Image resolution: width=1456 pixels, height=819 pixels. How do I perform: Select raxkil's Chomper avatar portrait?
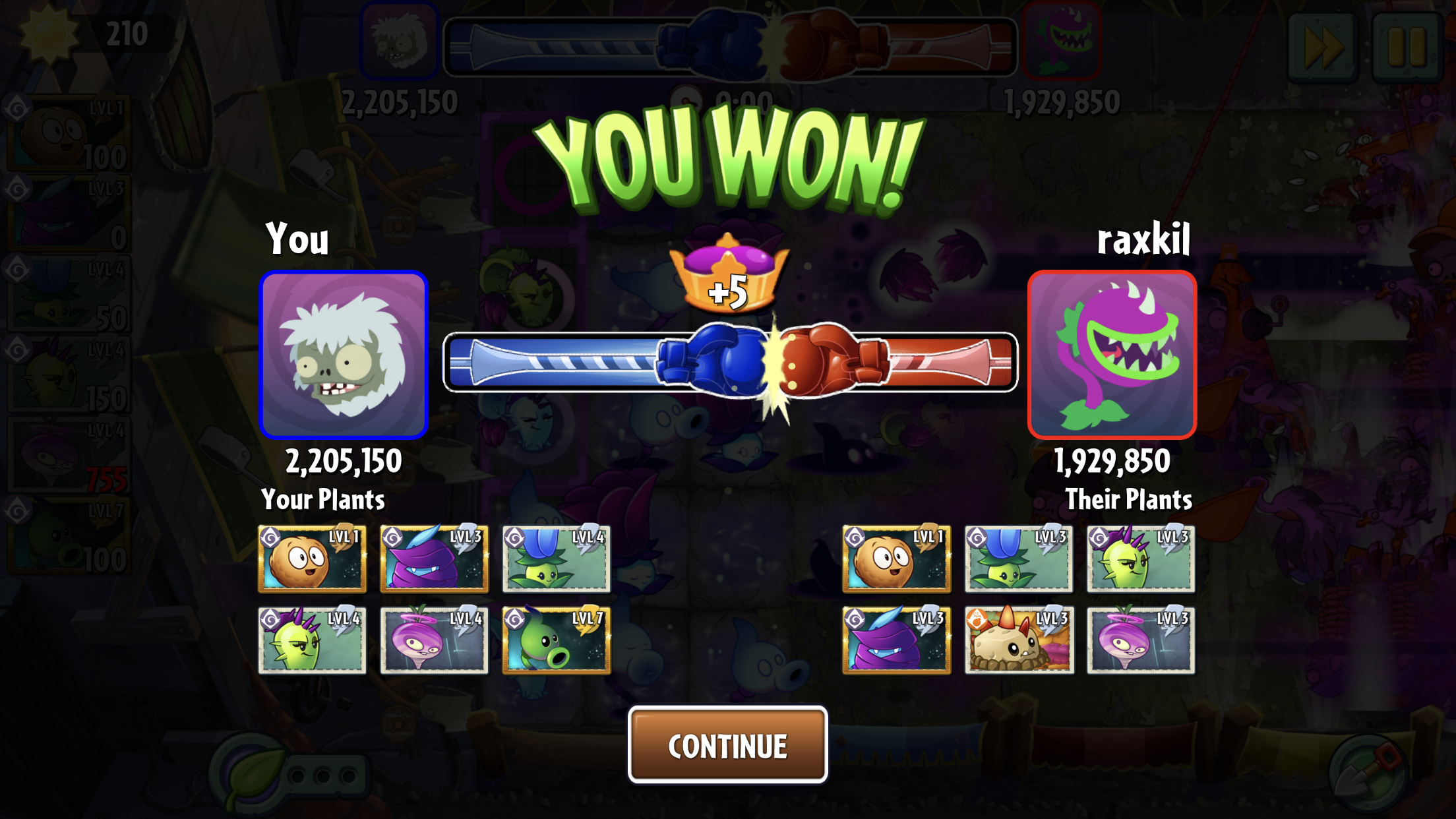coord(1112,355)
